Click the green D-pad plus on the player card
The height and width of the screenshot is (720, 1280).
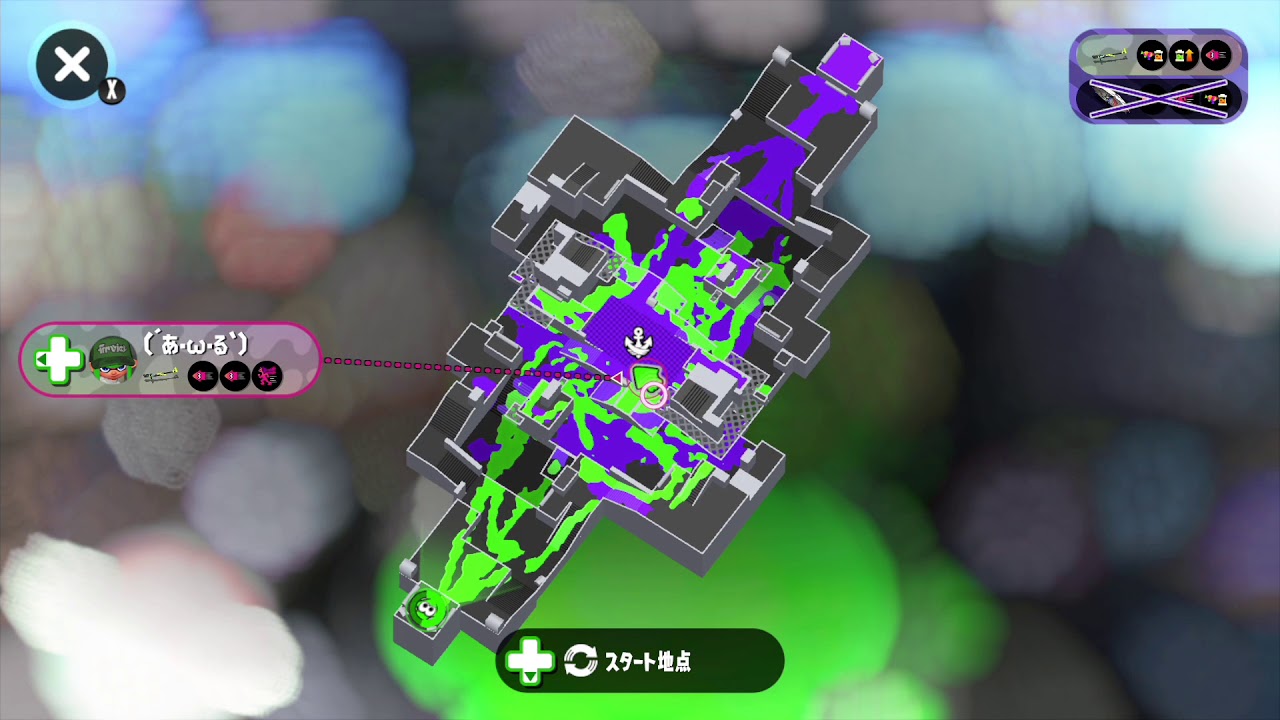[58, 360]
